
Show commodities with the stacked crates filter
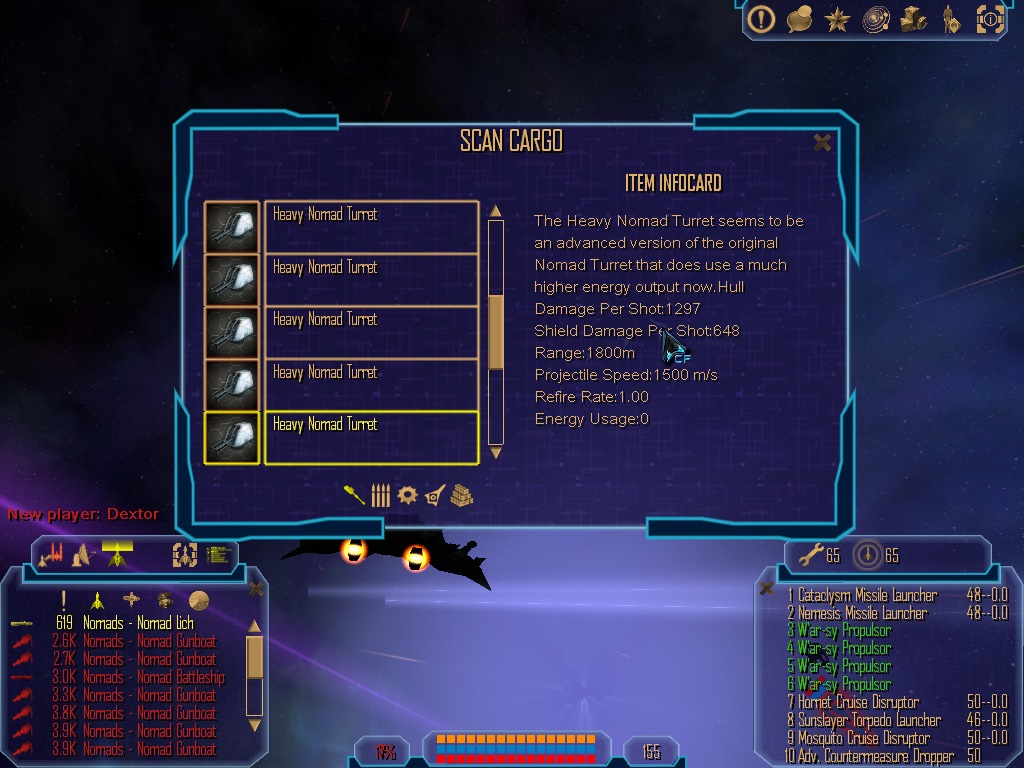pyautogui.click(x=460, y=495)
